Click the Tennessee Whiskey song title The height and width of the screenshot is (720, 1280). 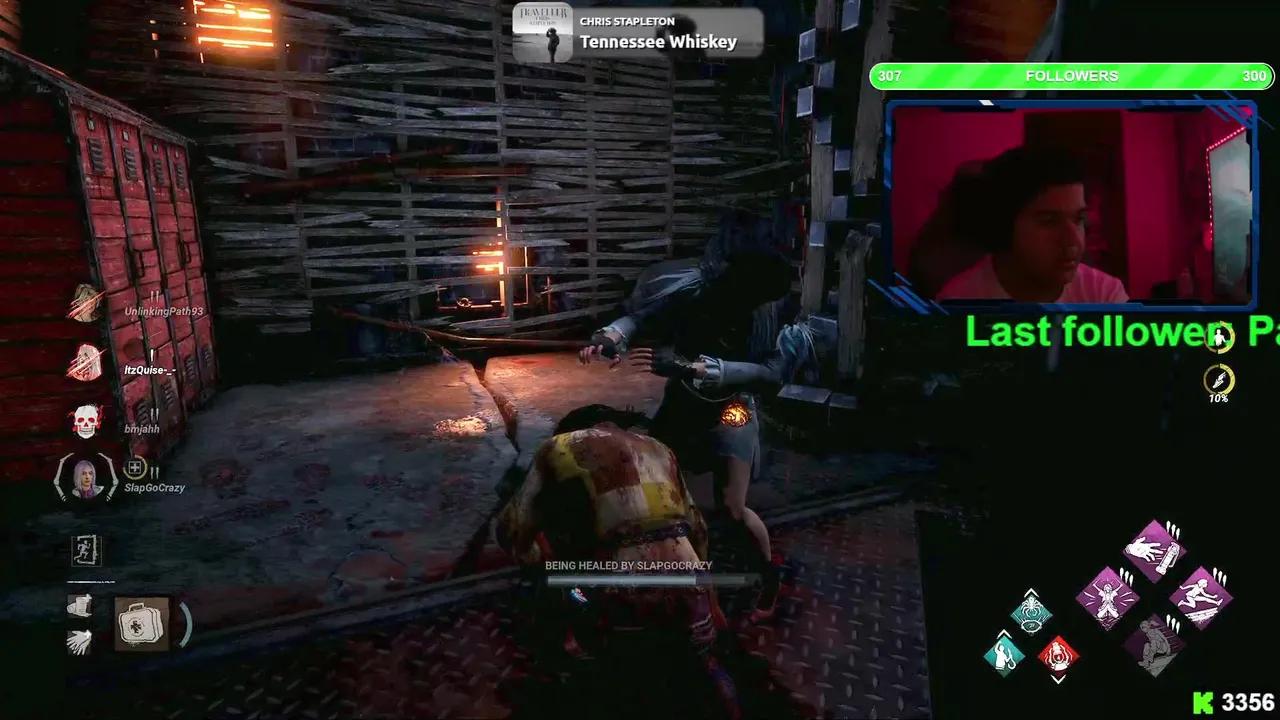pos(660,43)
